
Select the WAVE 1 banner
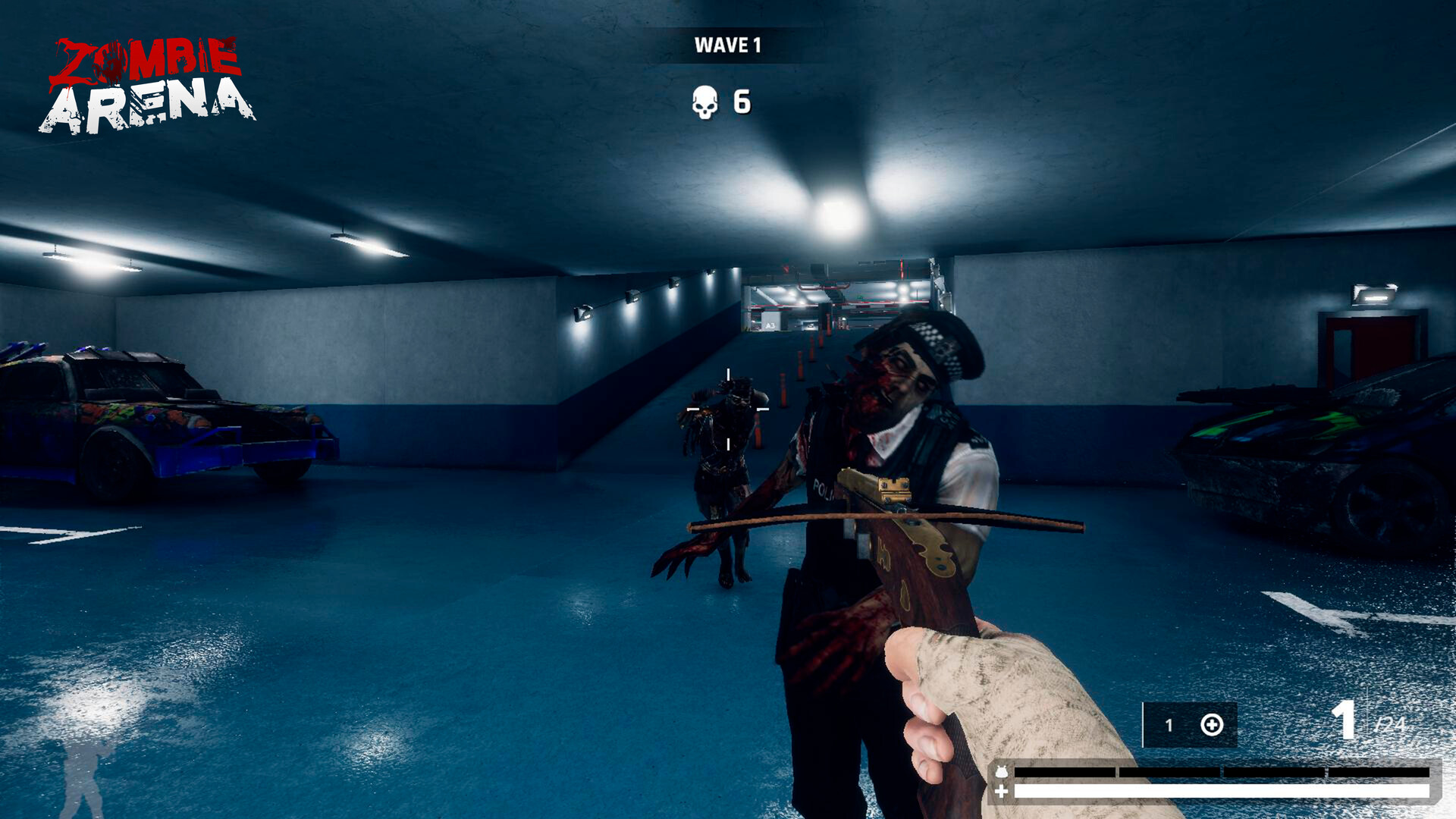(730, 45)
